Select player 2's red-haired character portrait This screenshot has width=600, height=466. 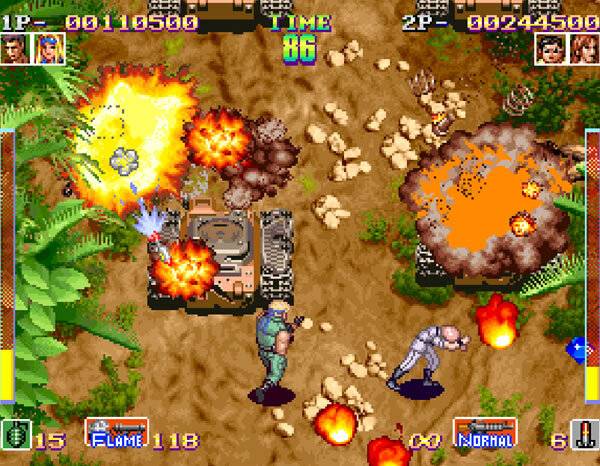point(584,47)
